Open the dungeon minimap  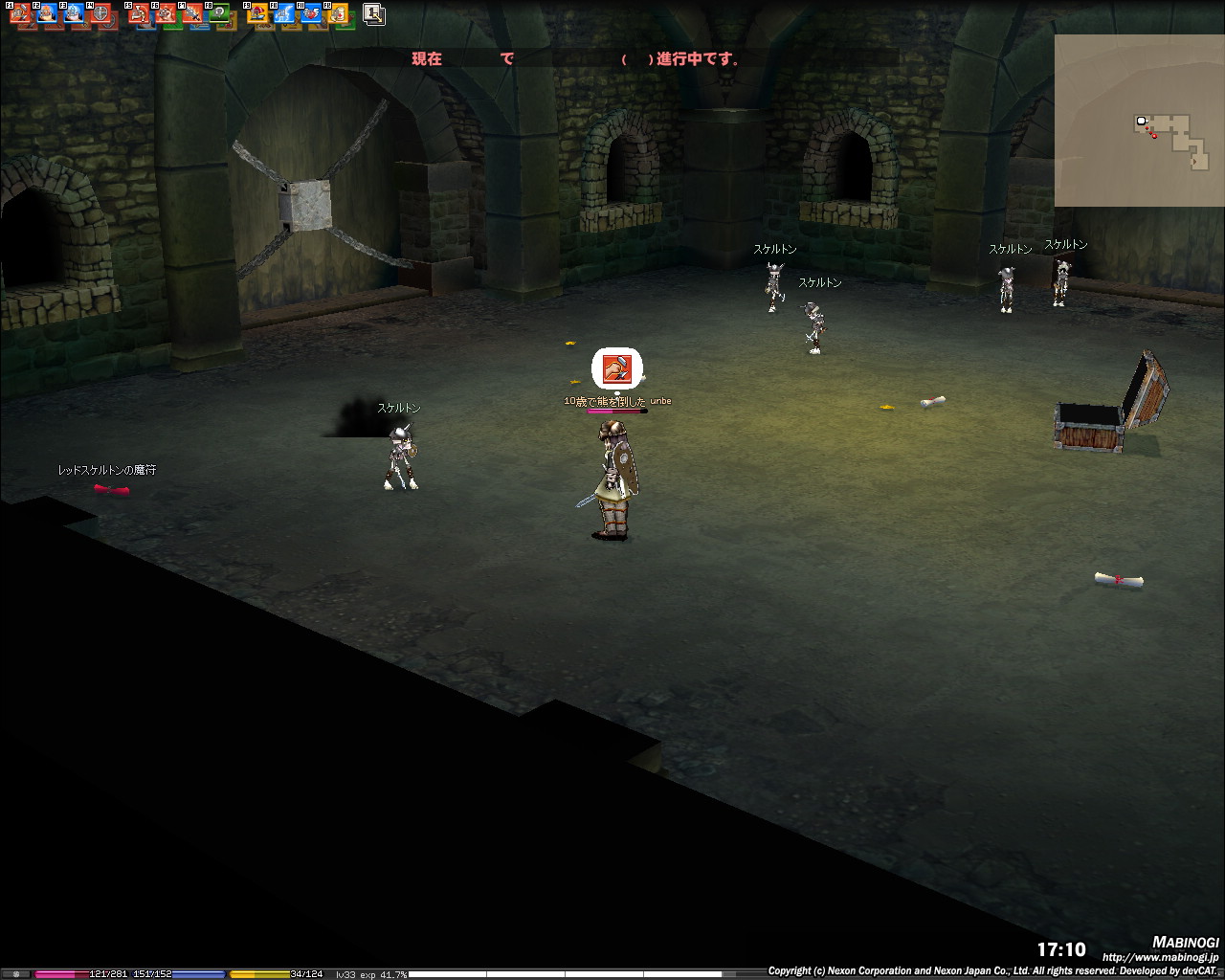tap(1139, 121)
